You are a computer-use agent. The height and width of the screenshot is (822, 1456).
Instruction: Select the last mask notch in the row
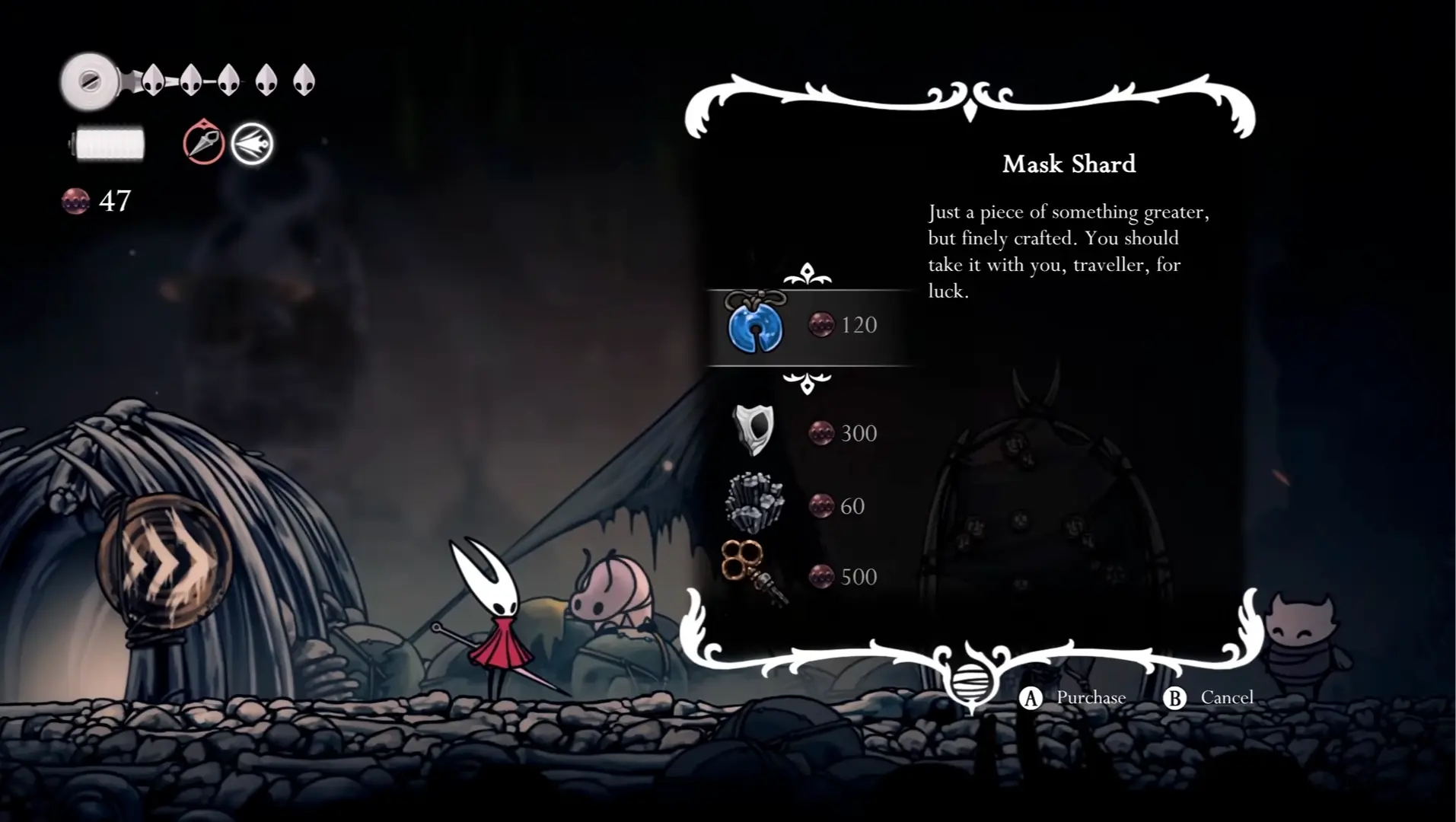coord(304,79)
